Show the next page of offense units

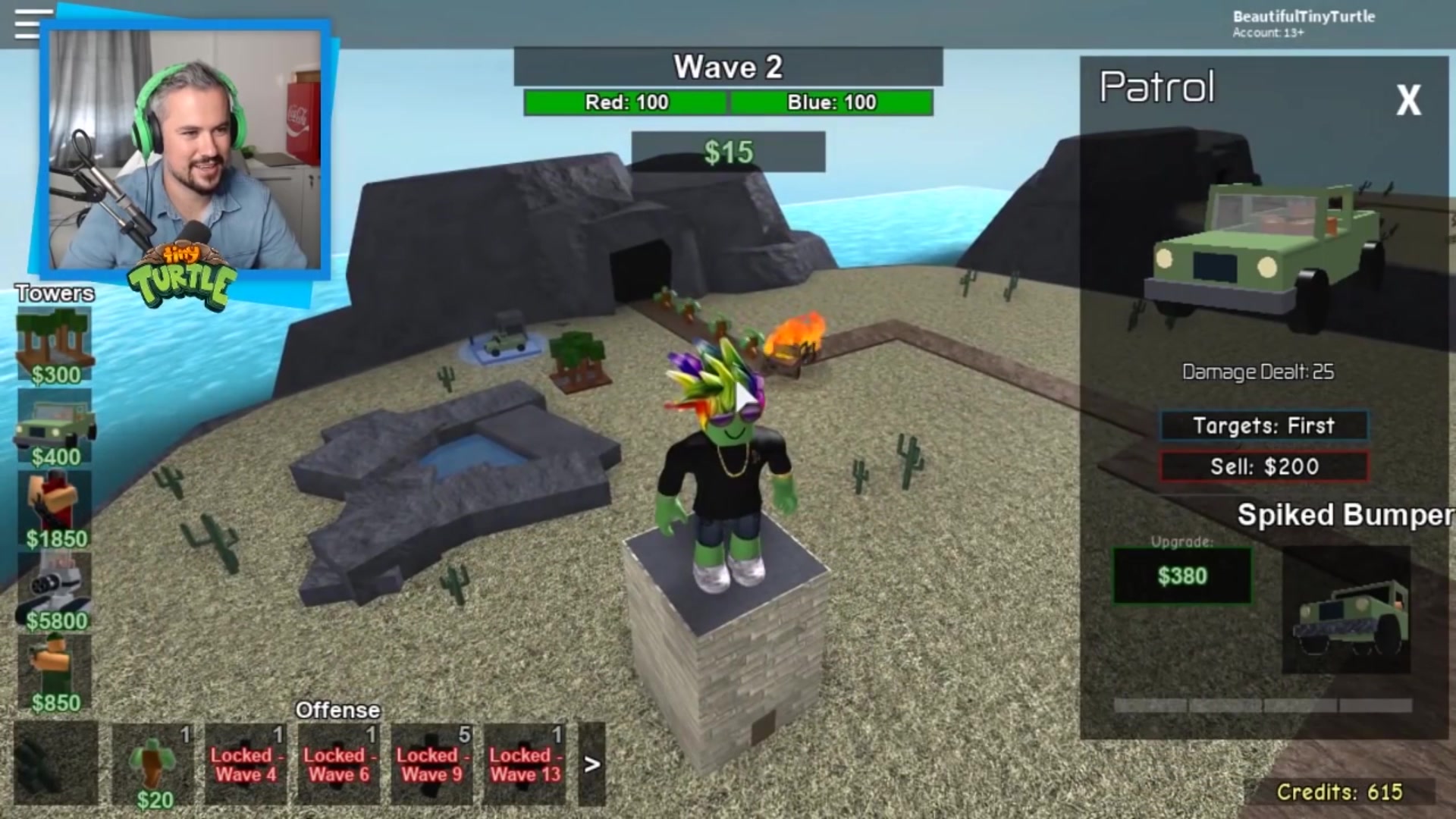pos(592,764)
